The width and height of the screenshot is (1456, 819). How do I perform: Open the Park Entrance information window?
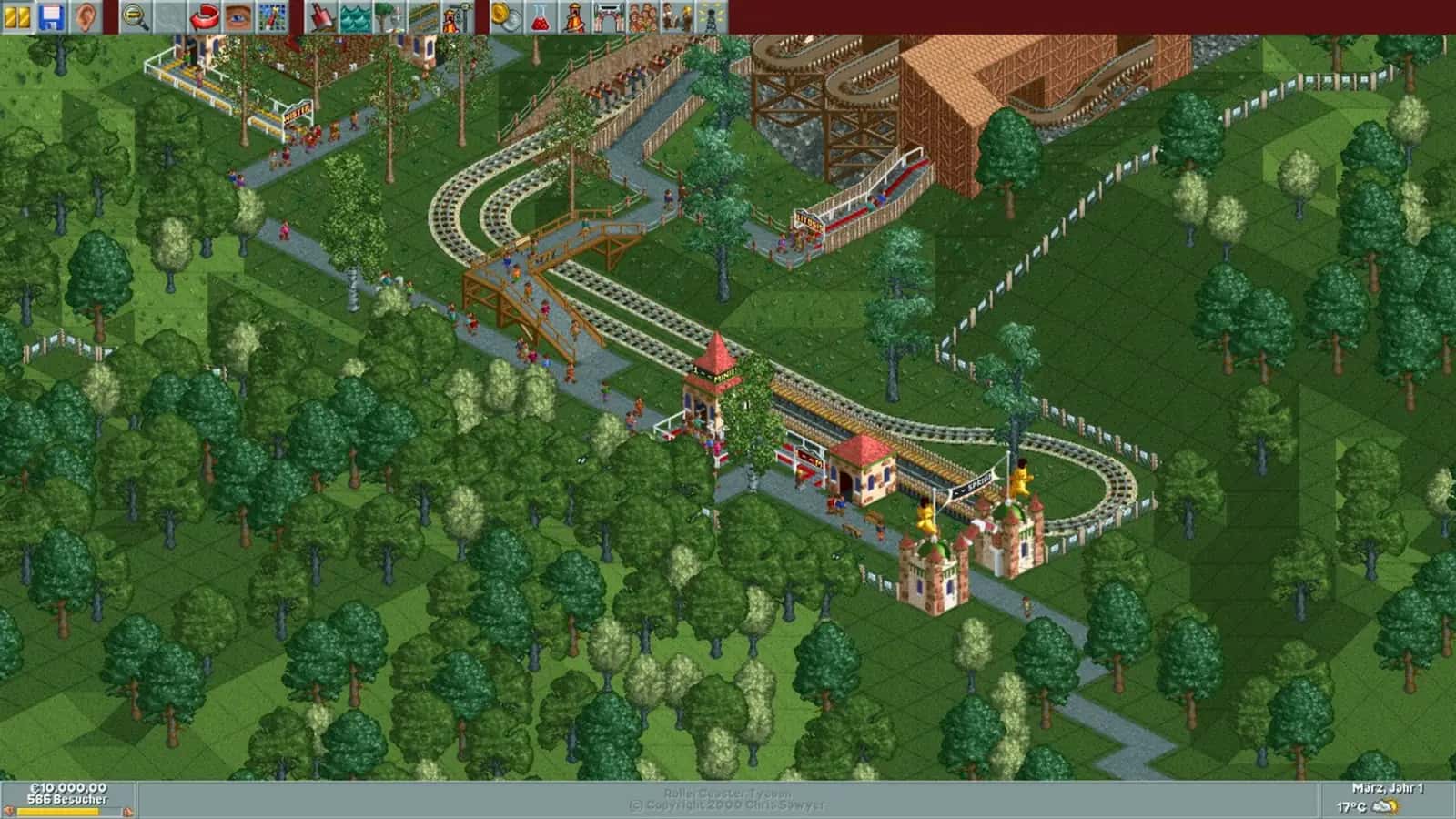coord(608,15)
